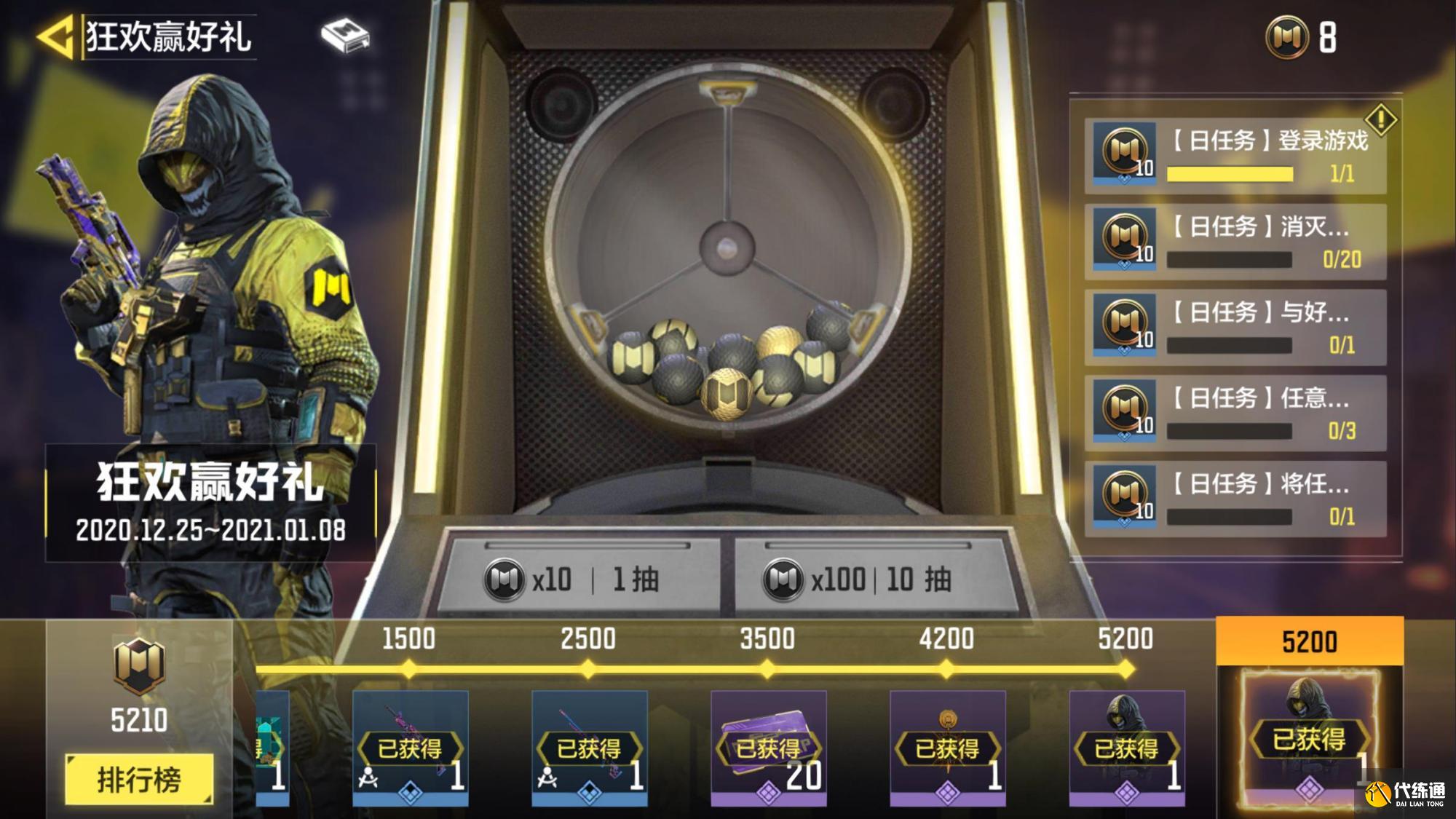Select the 消灭 daily task row

(x=1235, y=241)
